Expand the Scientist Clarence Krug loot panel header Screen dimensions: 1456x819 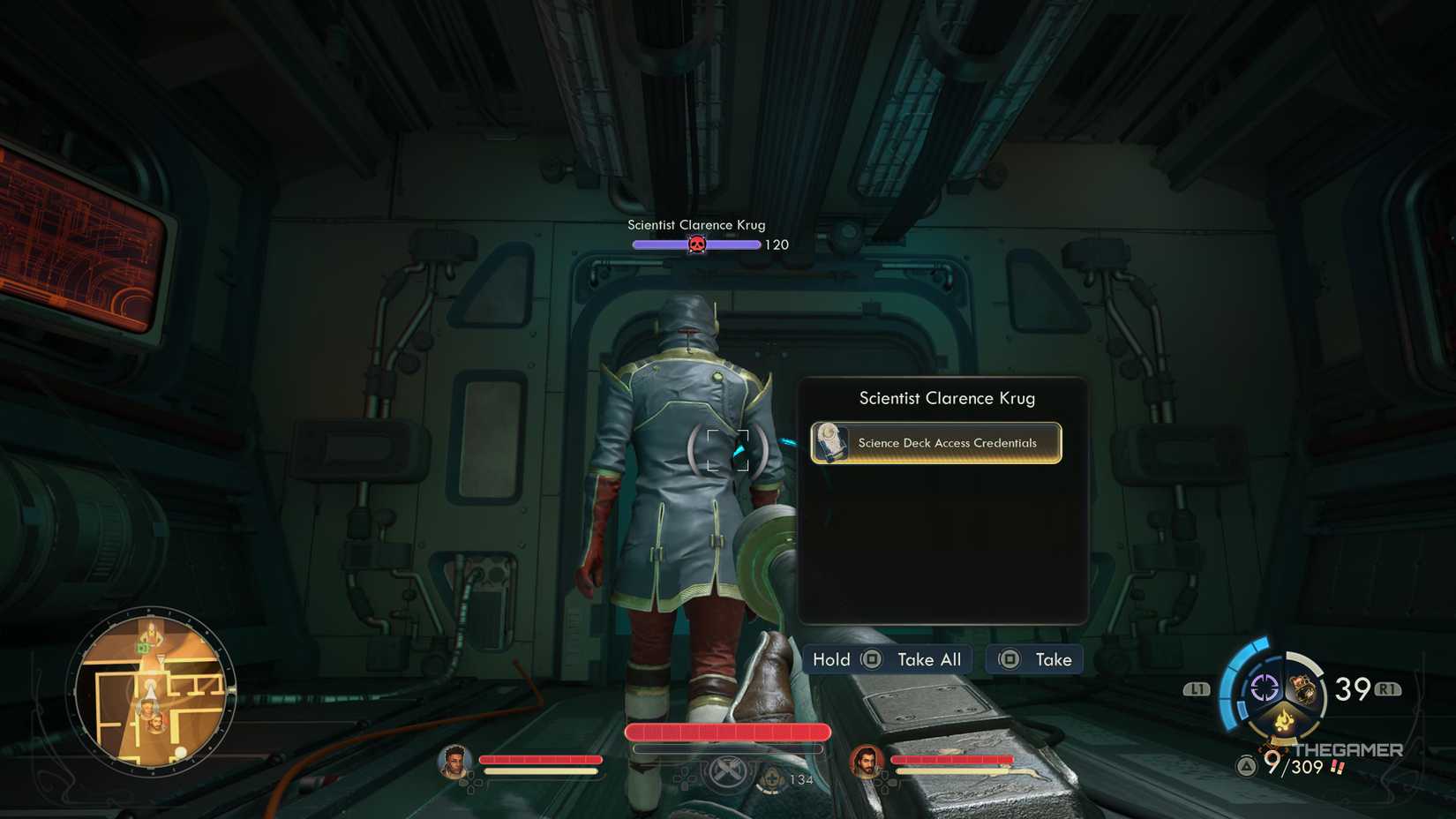click(x=946, y=398)
